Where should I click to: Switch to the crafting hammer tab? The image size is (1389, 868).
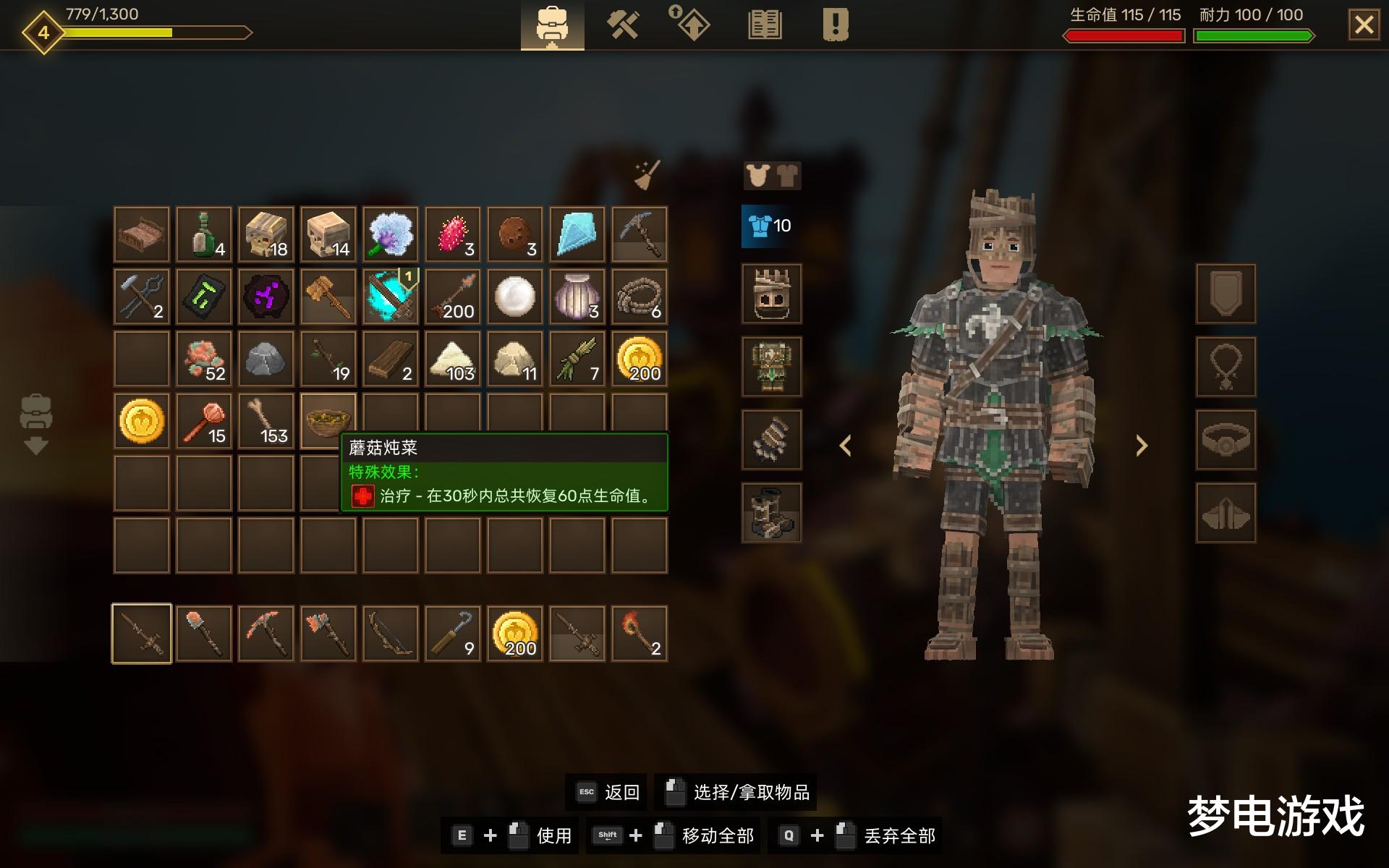coord(622,25)
